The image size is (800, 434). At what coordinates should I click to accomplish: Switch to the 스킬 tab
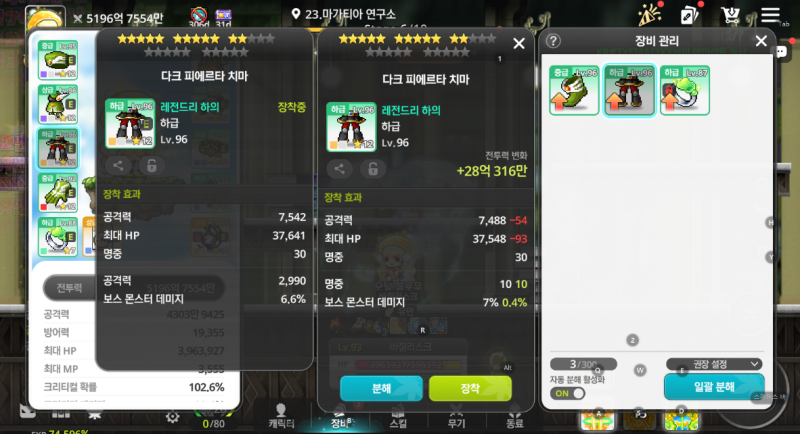(x=398, y=416)
